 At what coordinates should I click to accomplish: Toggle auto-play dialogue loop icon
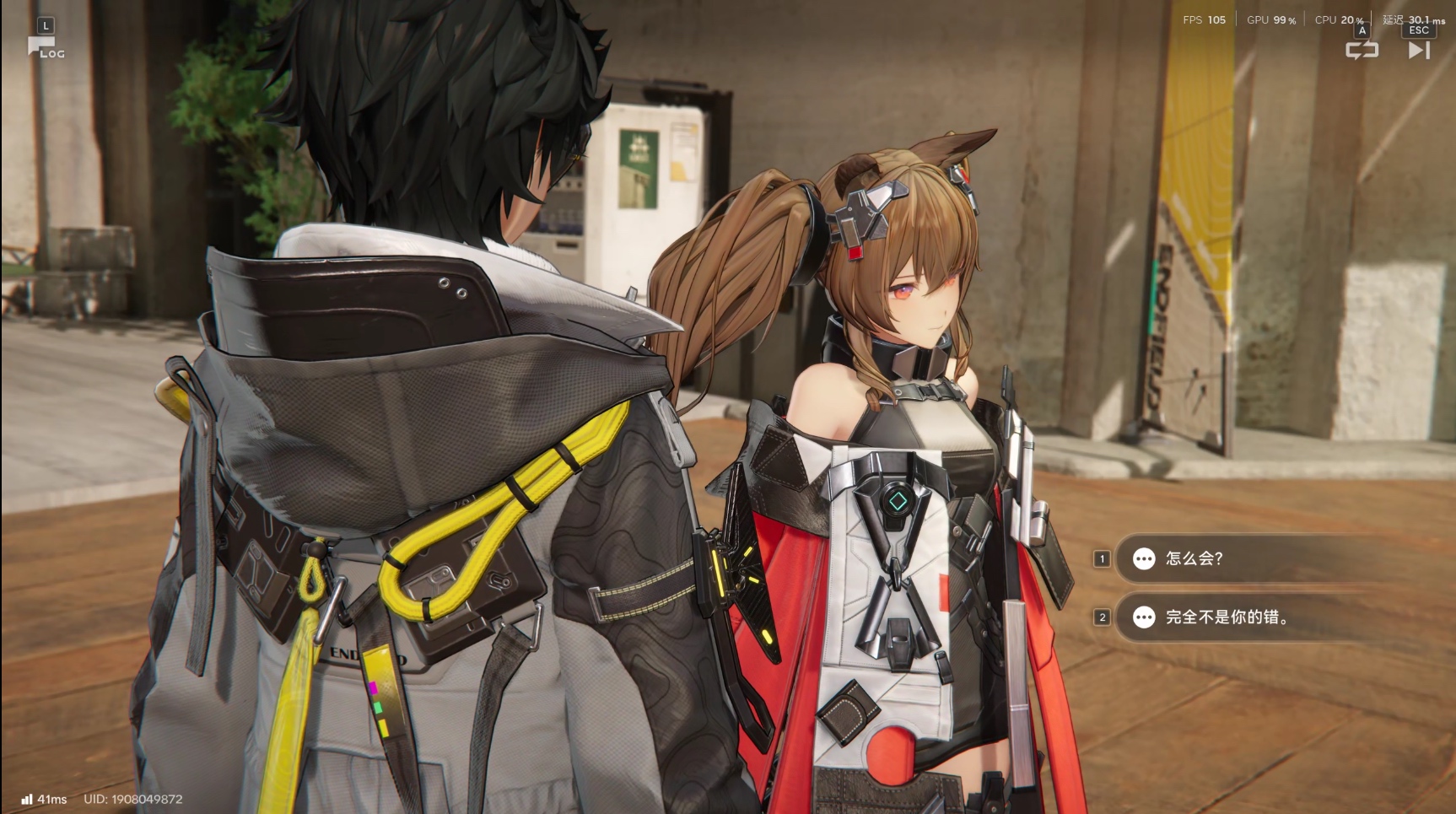1362,50
